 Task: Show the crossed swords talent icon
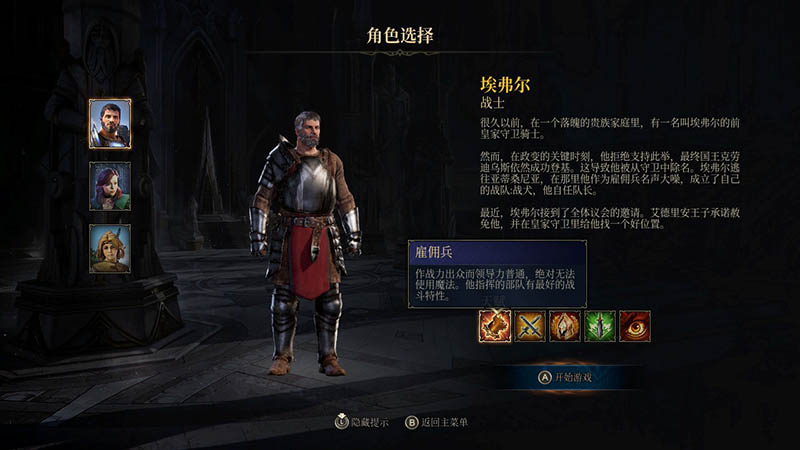531,326
